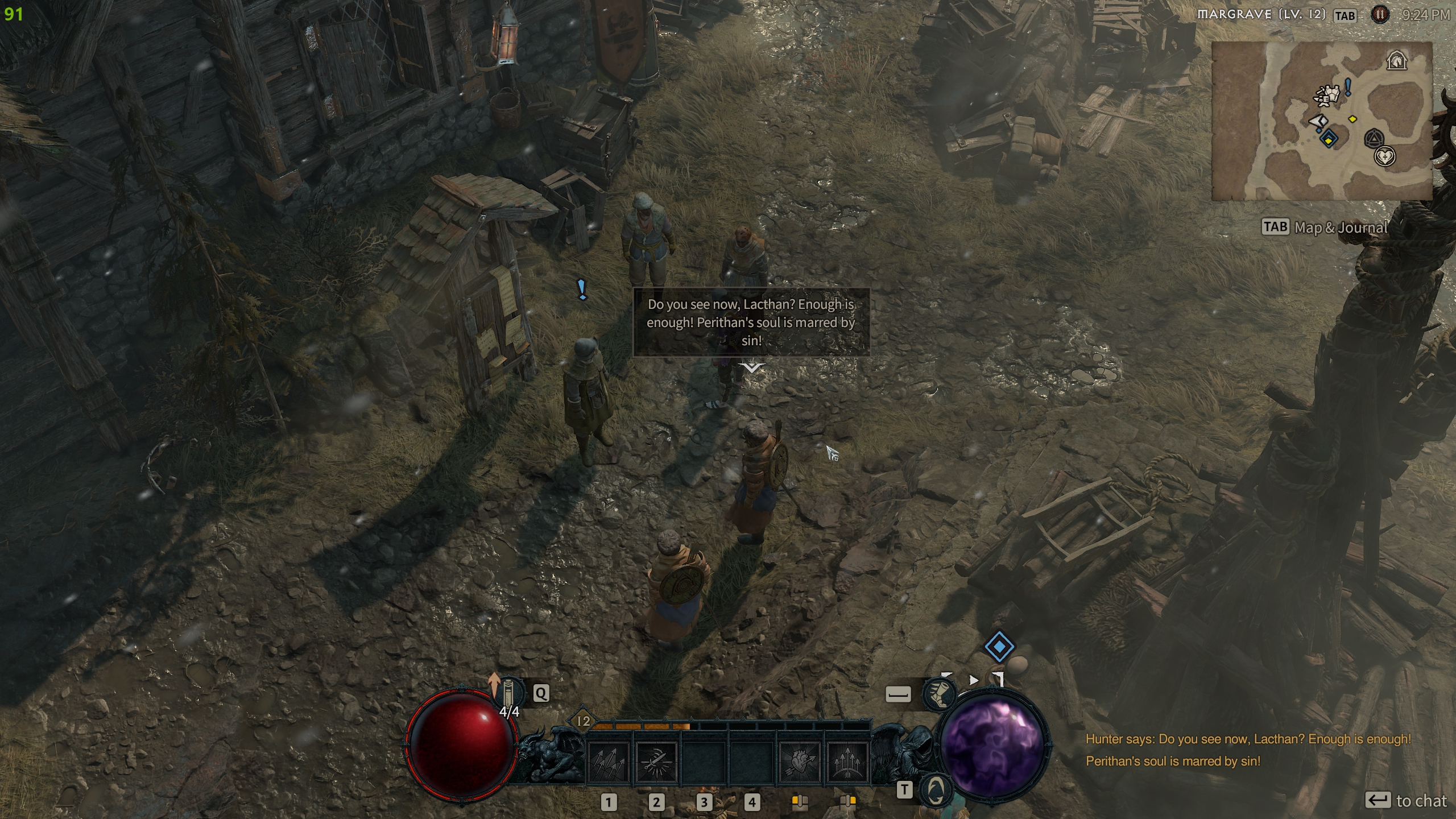This screenshot has width=1456, height=819.
Task: Select the blue exclamation quest marker on minimap
Action: [1348, 88]
